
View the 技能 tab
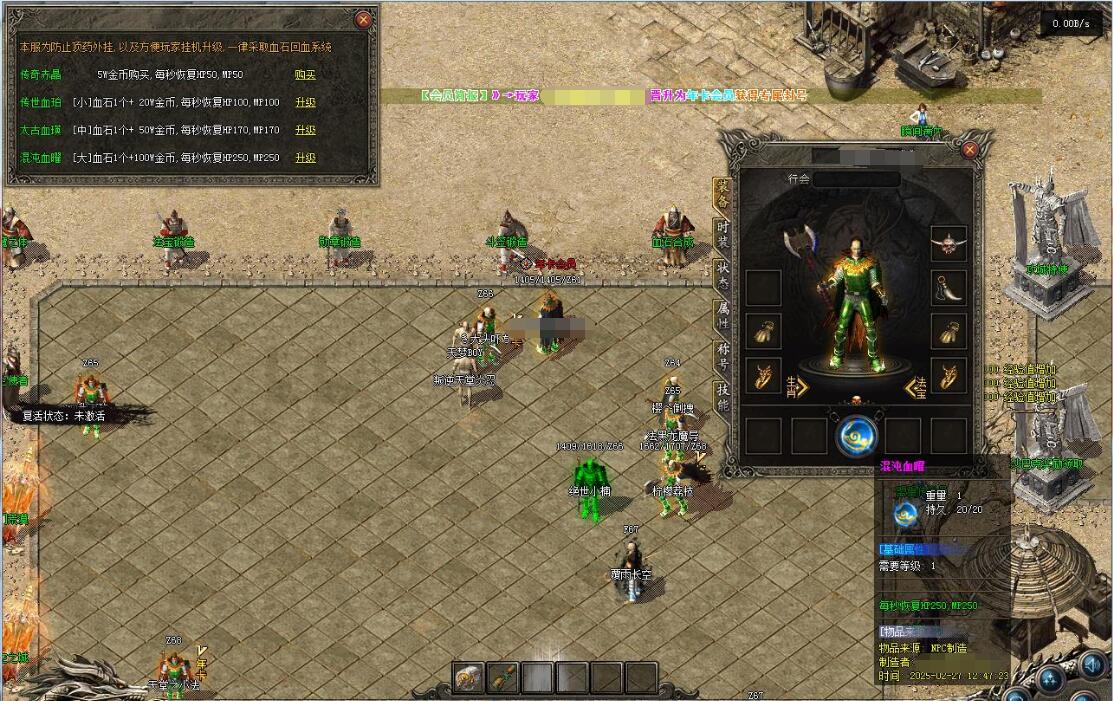click(722, 398)
